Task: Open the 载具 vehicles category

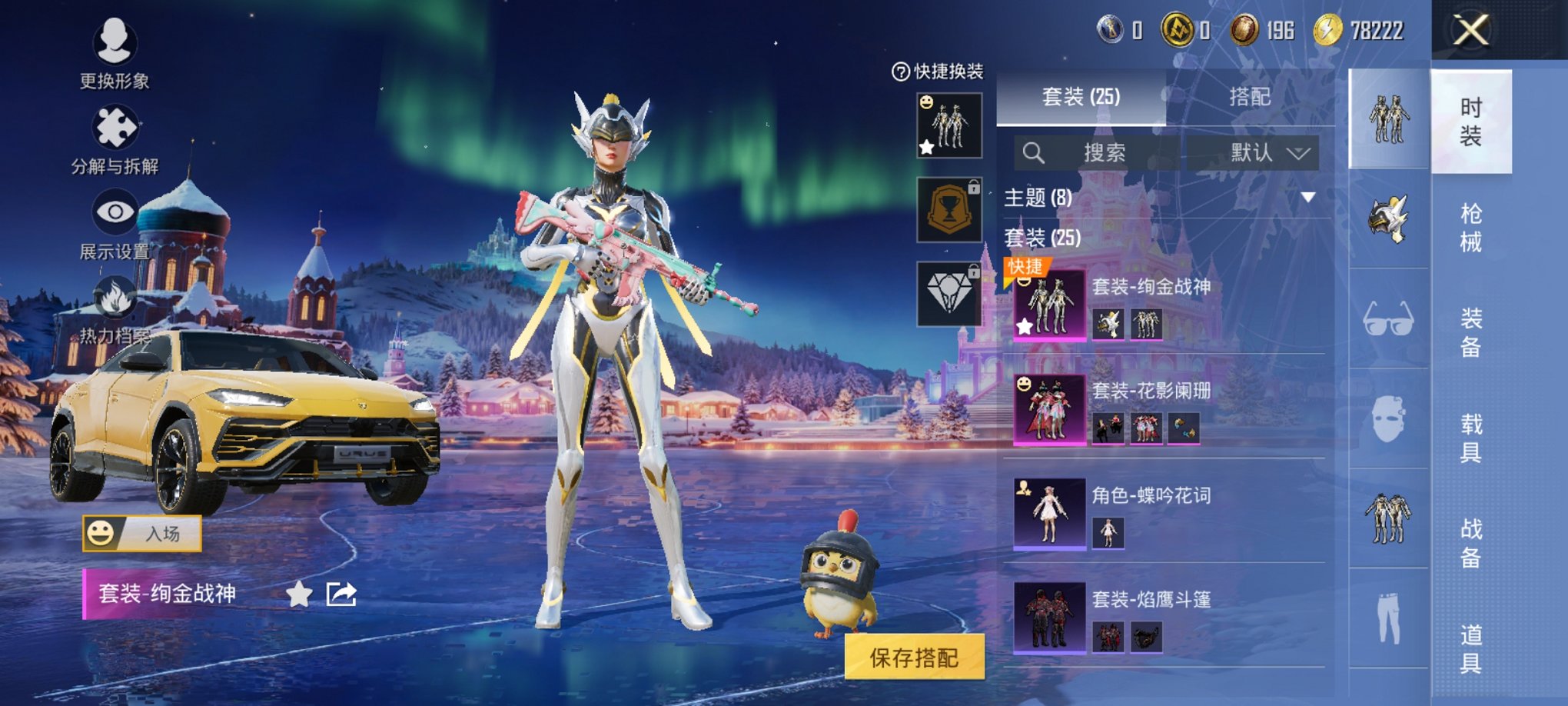Action: click(x=1470, y=438)
